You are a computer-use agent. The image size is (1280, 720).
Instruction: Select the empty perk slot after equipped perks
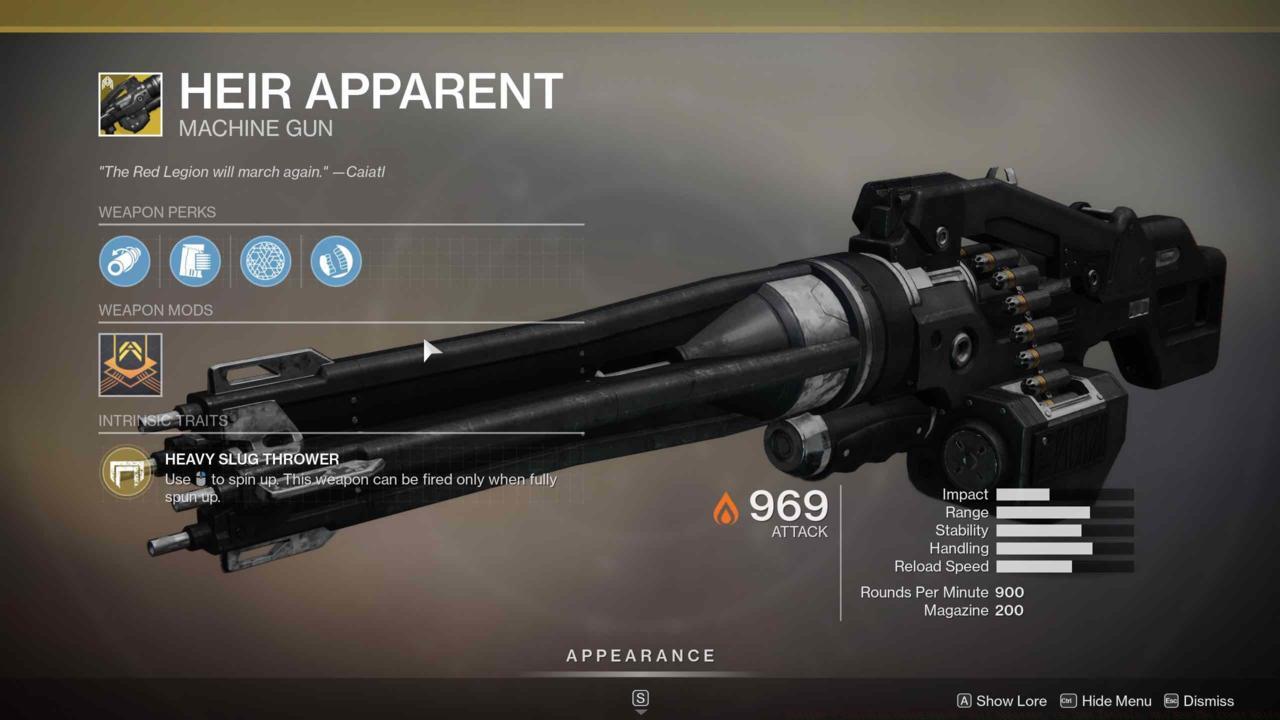tap(405, 261)
